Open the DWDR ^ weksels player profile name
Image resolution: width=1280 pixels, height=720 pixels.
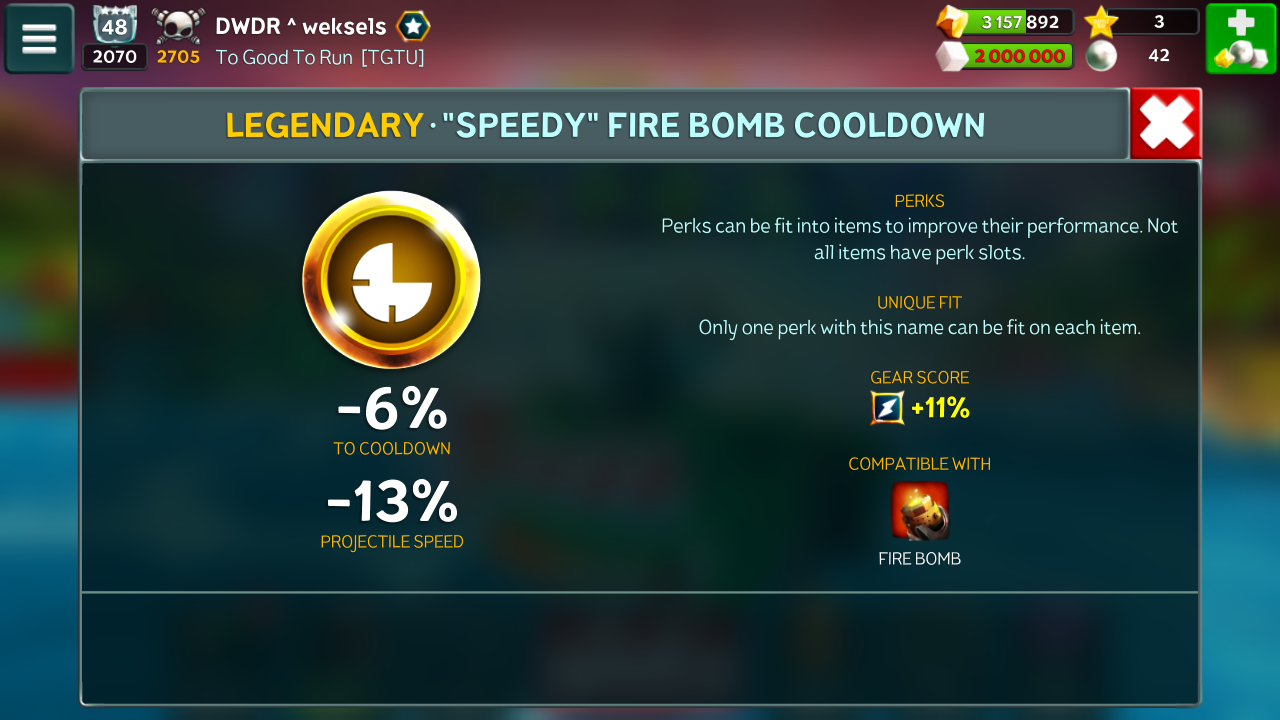[300, 26]
